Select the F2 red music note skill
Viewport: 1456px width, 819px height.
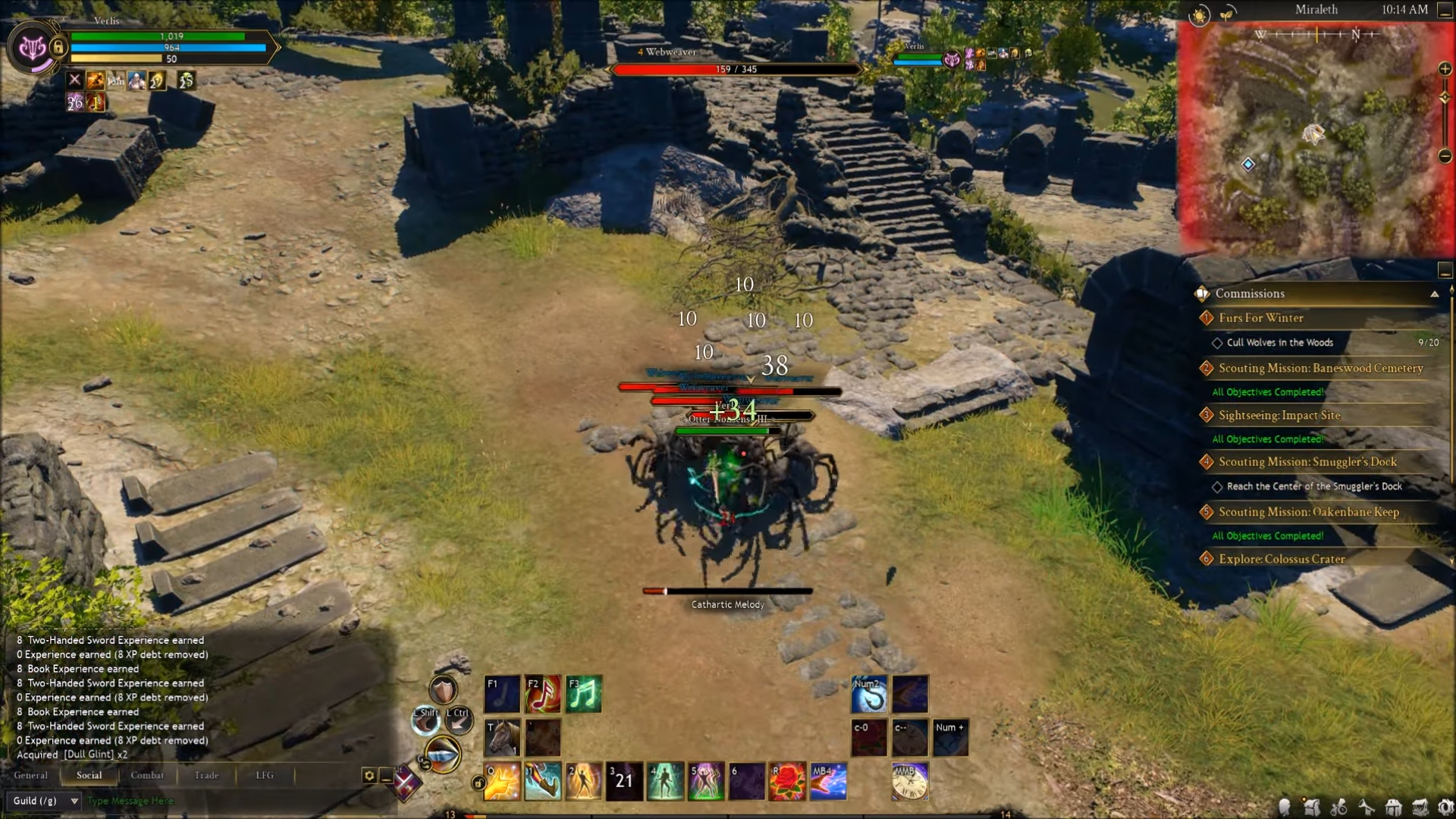pyautogui.click(x=543, y=692)
